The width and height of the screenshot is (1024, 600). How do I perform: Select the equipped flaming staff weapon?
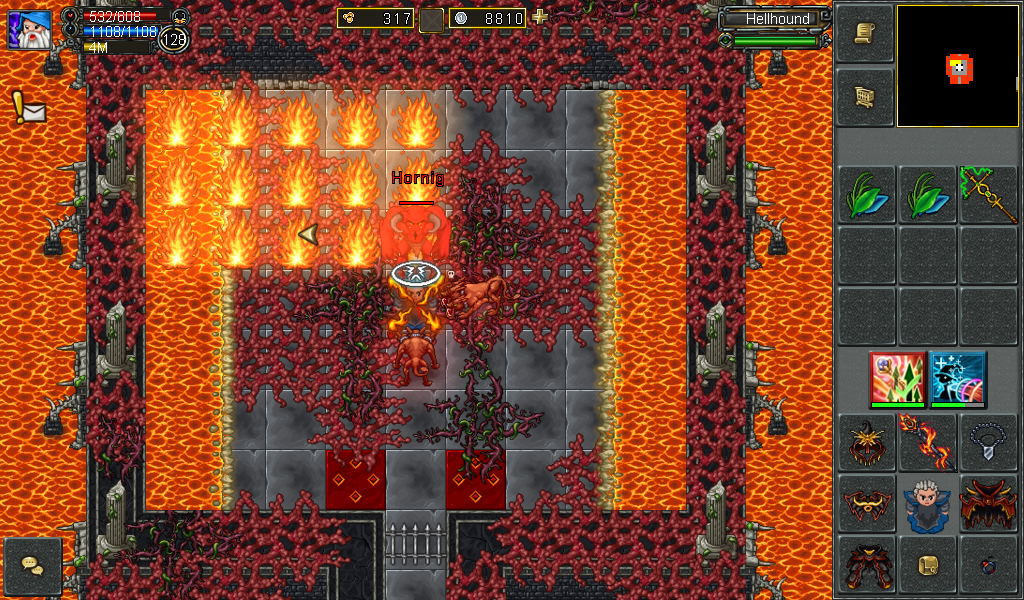926,442
